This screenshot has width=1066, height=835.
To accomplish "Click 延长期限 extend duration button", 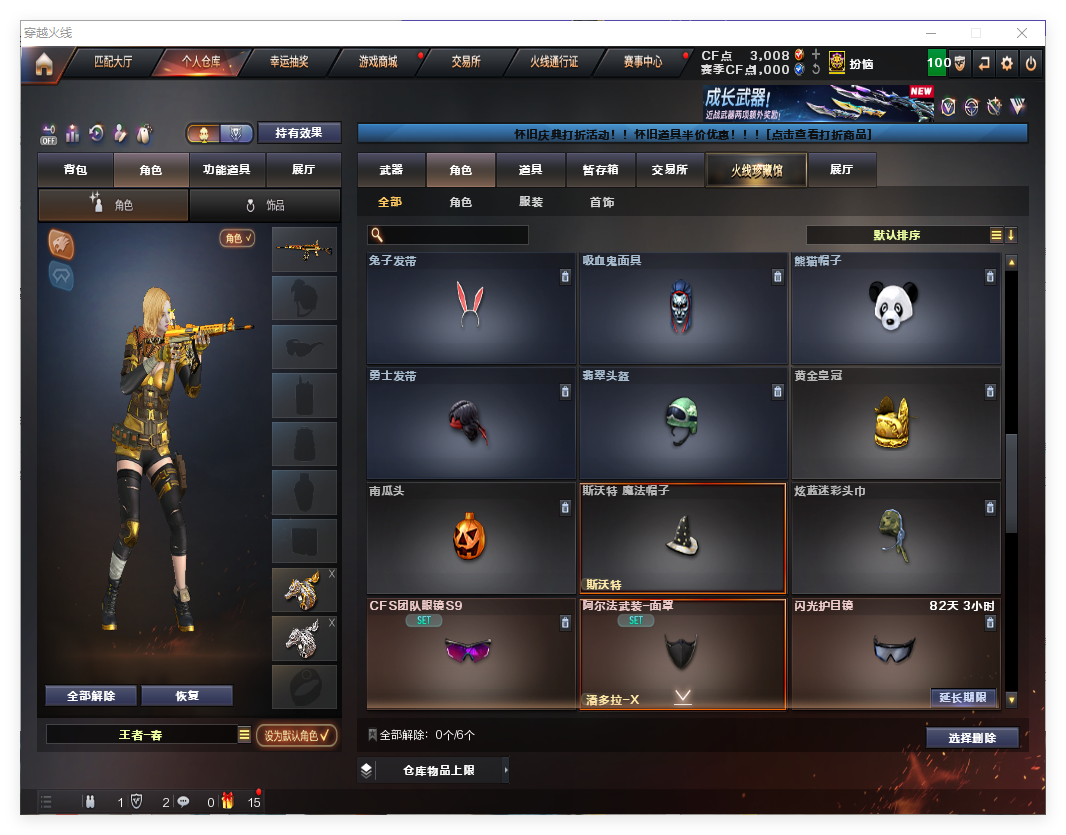I will click(x=963, y=697).
